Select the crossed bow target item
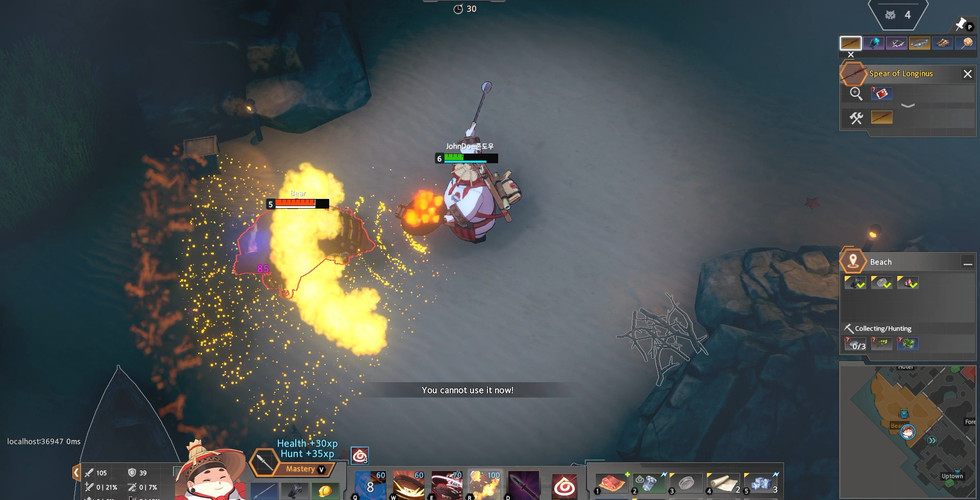Viewport: 980px width, 500px height. pyautogui.click(x=898, y=44)
